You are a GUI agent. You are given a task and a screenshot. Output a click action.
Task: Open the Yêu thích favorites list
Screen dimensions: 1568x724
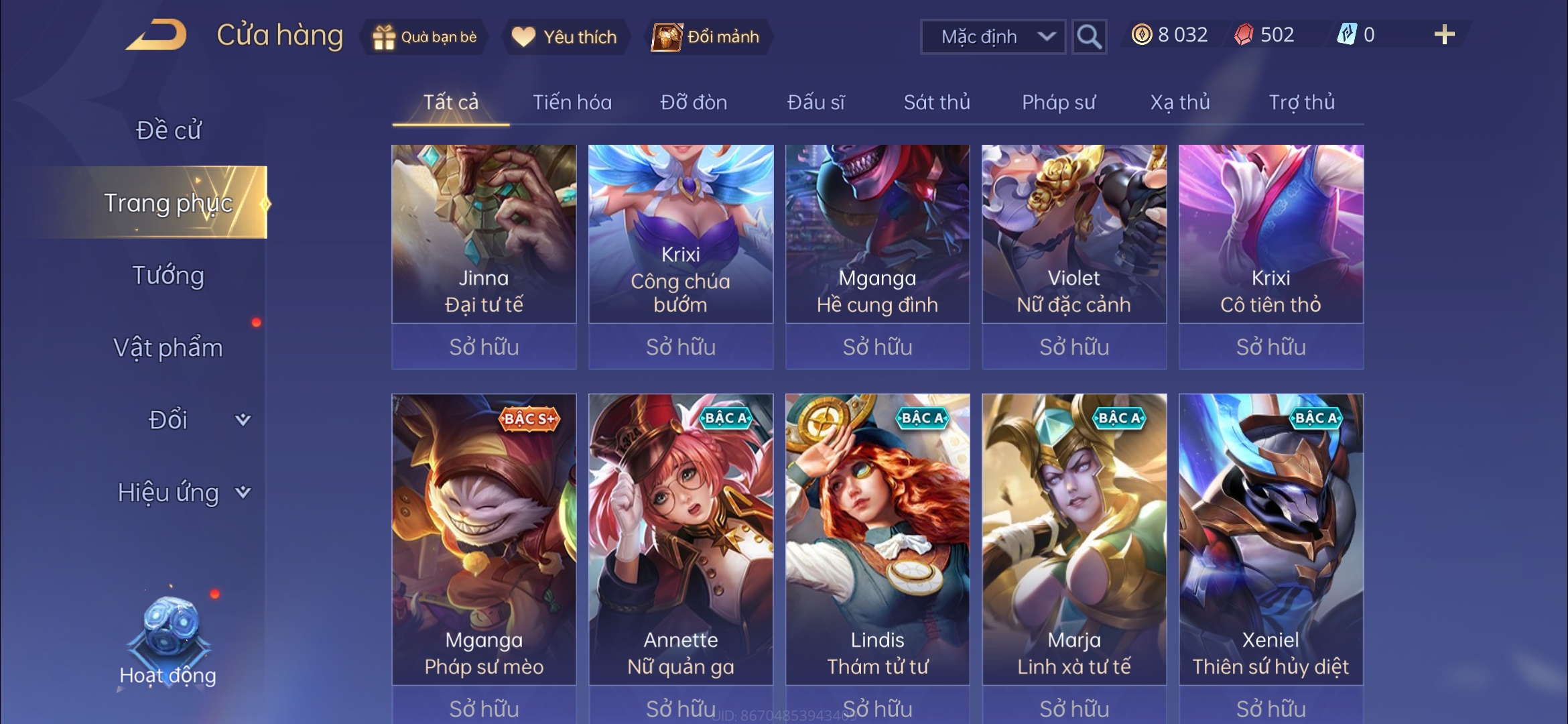(x=564, y=37)
